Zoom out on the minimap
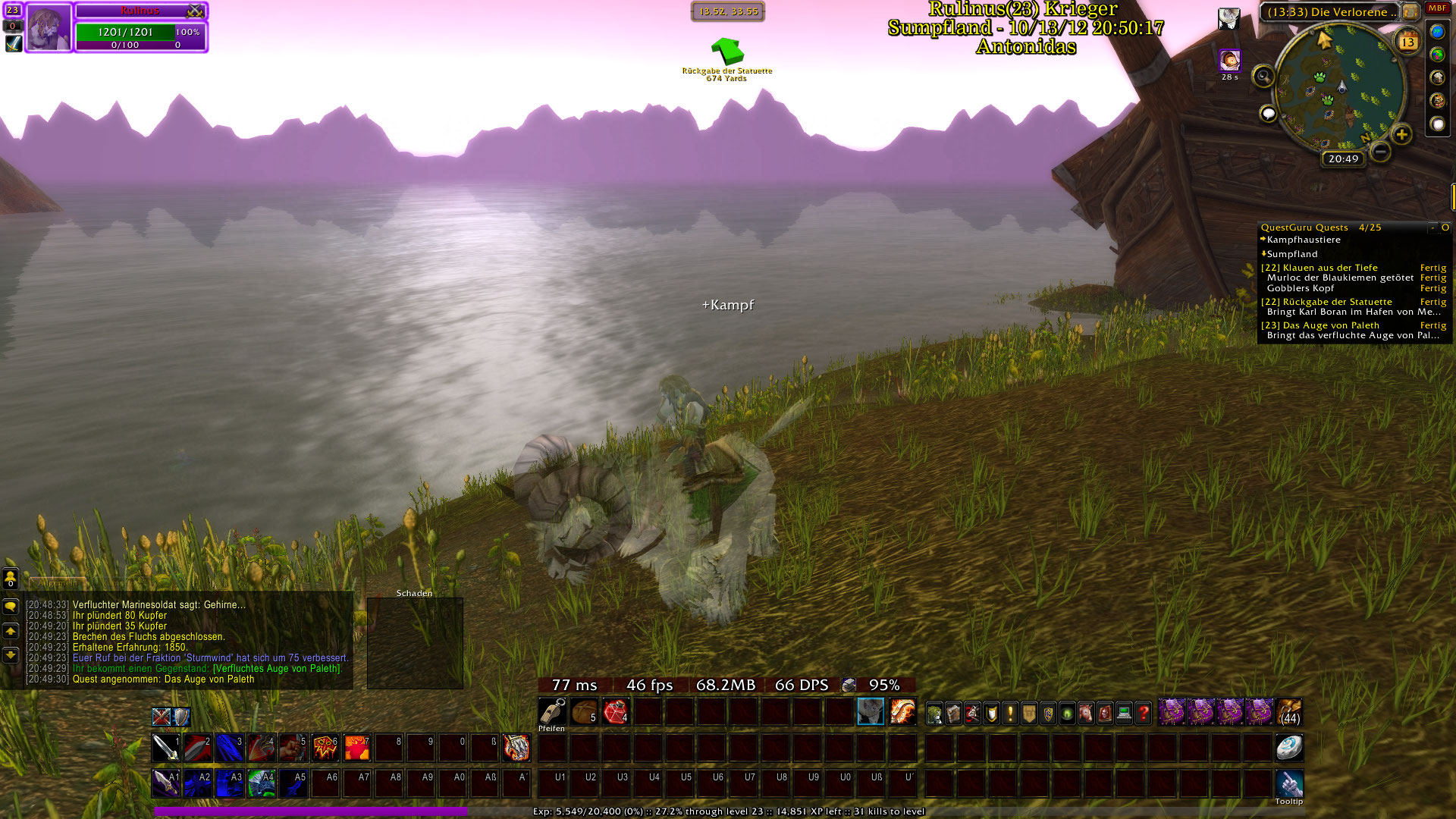The width and height of the screenshot is (1456, 819). coord(1381,152)
